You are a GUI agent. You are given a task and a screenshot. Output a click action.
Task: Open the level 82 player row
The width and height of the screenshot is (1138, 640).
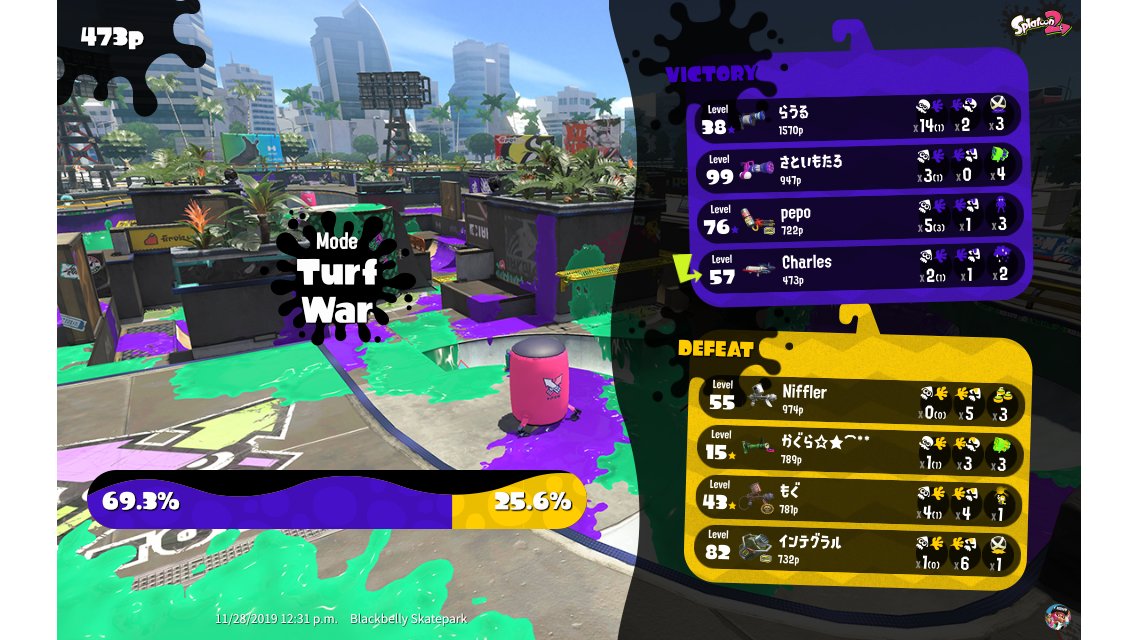[860, 548]
